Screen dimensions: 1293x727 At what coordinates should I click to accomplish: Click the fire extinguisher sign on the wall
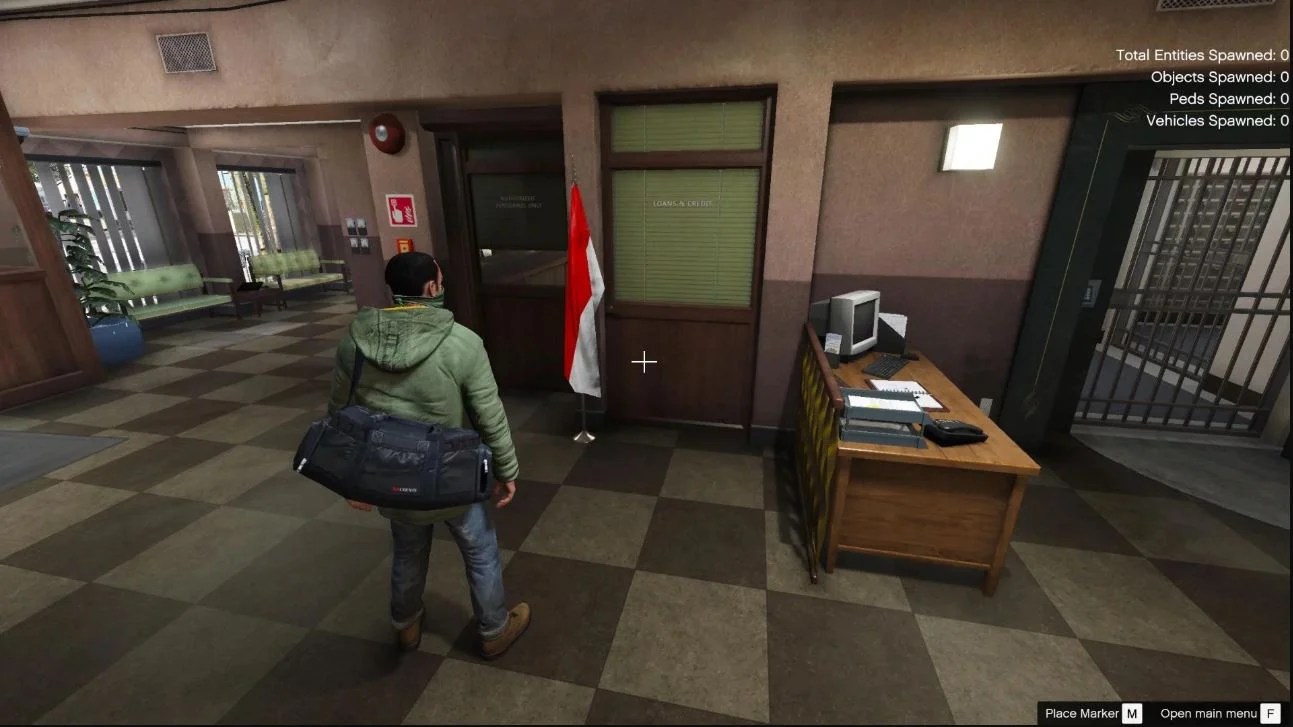coord(401,210)
